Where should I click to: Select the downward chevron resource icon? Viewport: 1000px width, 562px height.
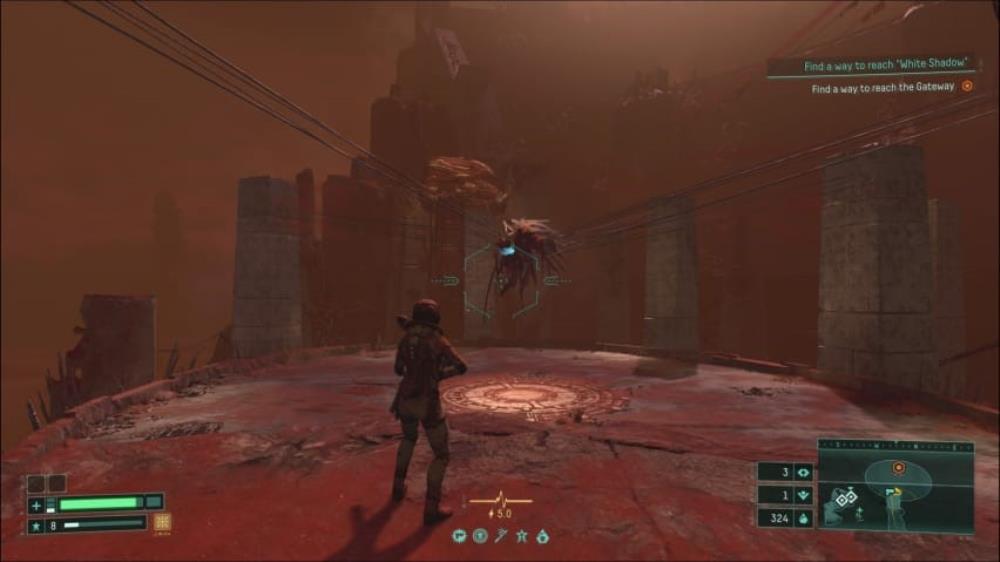pos(801,495)
